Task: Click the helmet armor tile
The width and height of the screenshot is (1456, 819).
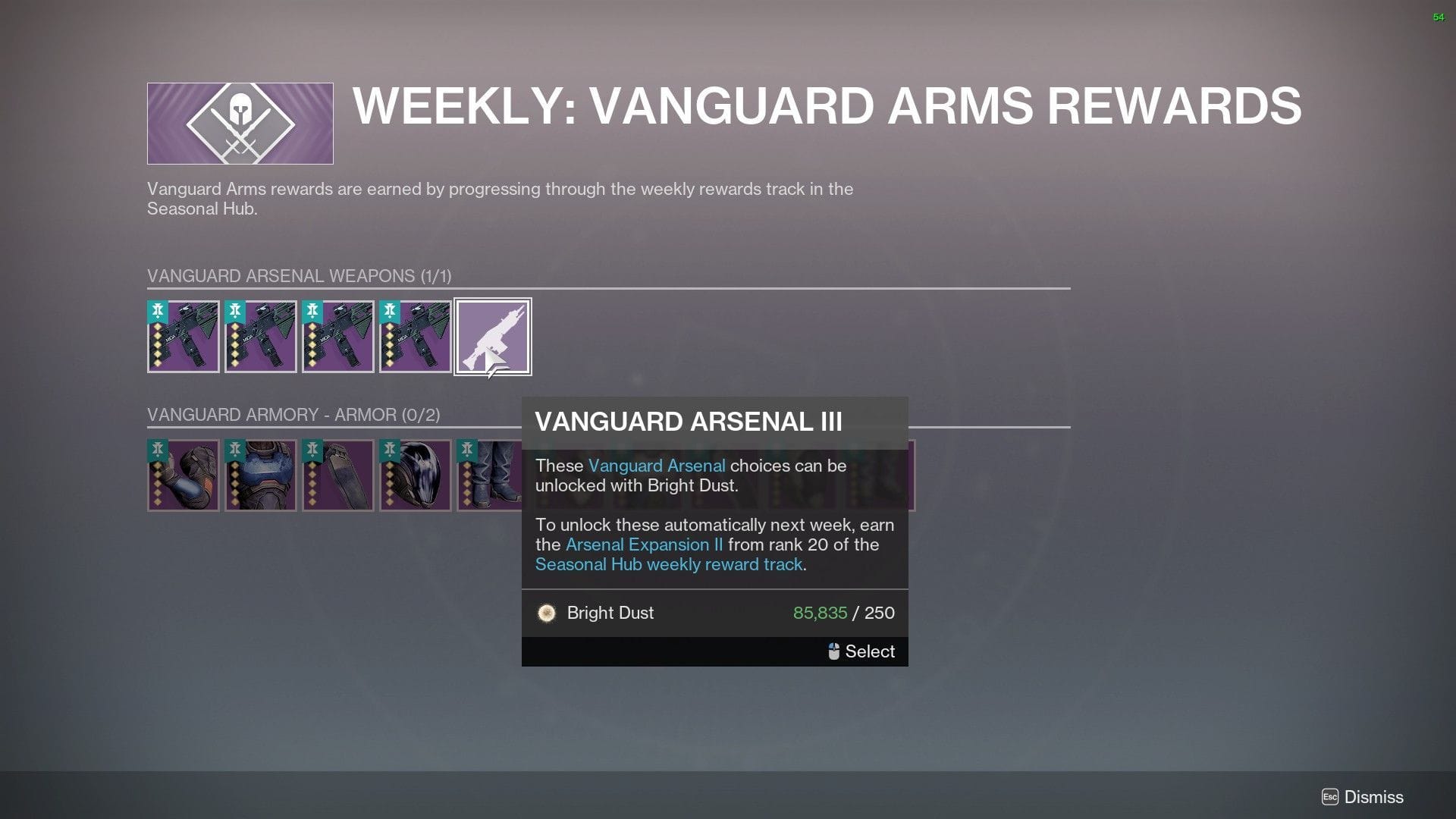Action: click(x=416, y=475)
